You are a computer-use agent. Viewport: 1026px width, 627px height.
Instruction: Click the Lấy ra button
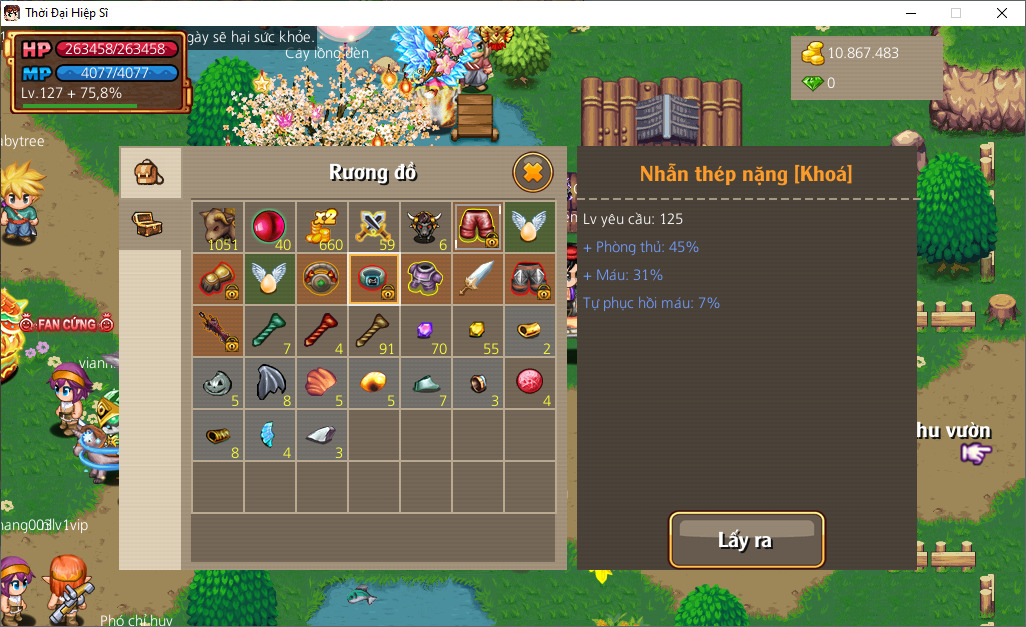point(746,541)
